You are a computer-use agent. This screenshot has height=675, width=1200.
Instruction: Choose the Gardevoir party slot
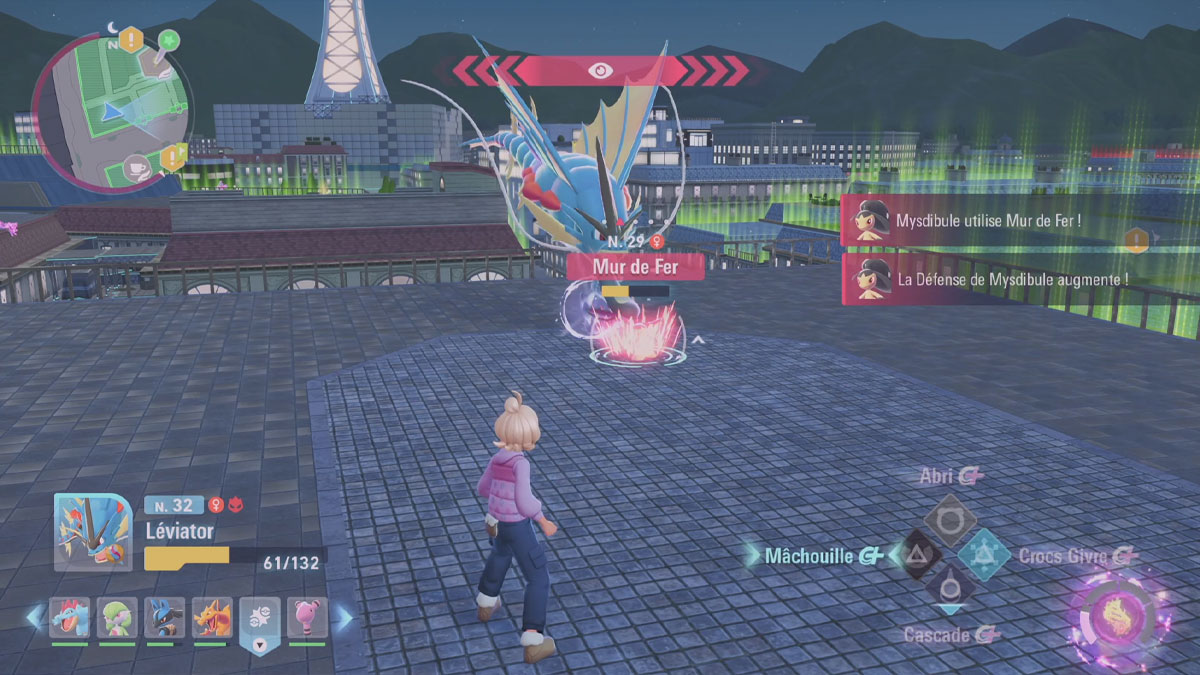tap(118, 618)
